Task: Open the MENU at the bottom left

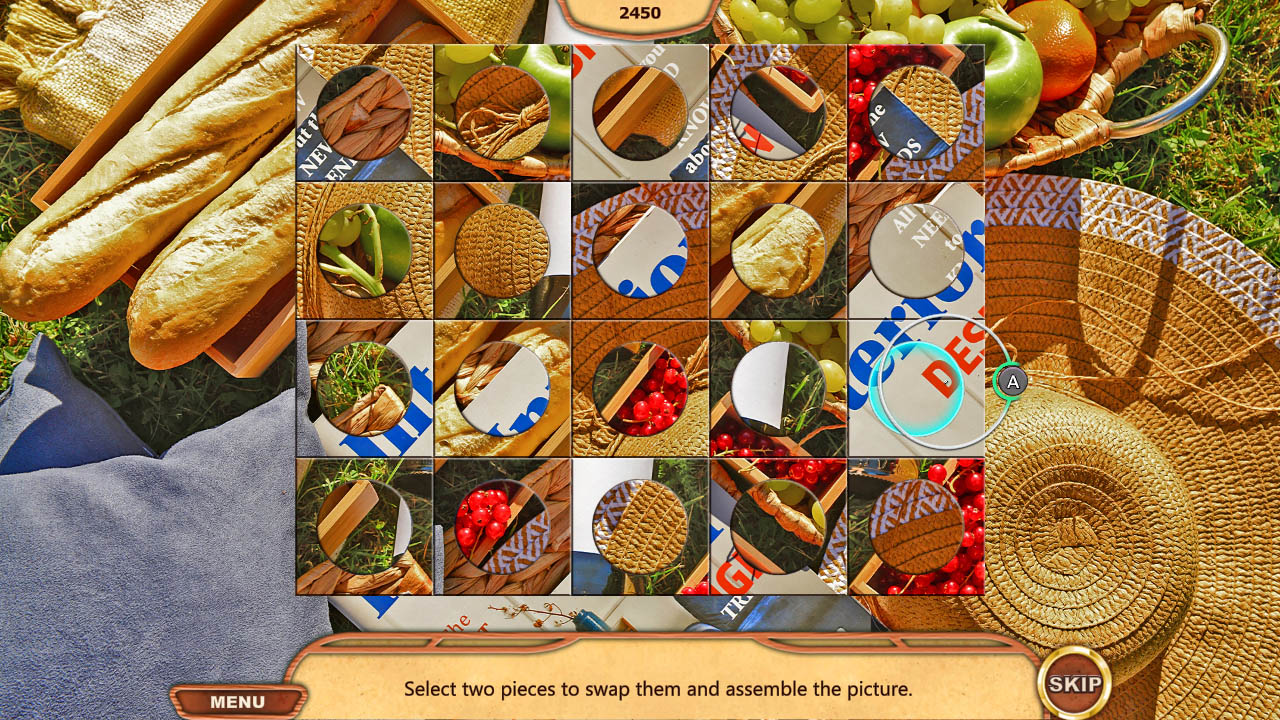Action: coord(236,701)
